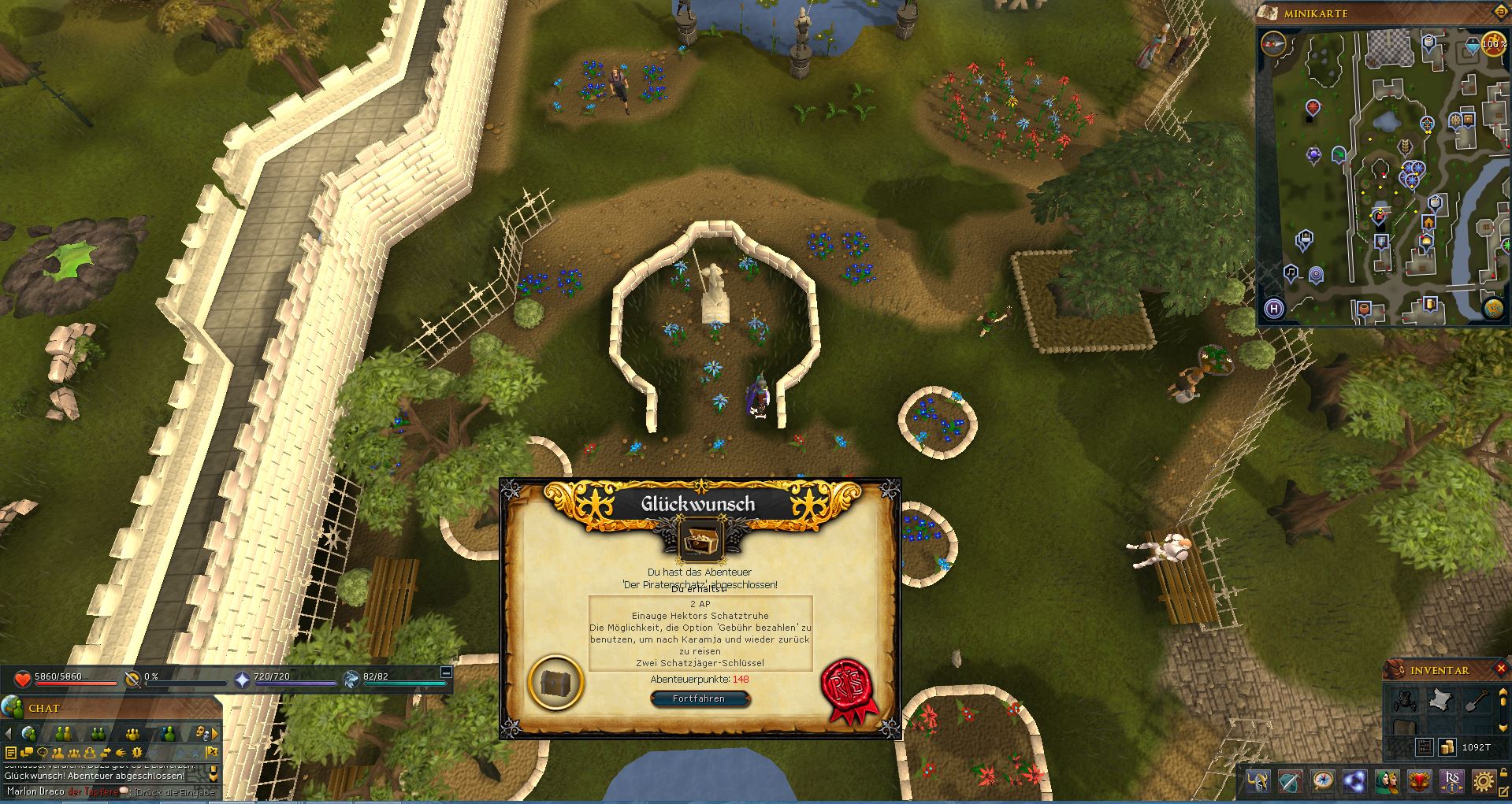The height and width of the screenshot is (804, 1512).
Task: Select the black armour inventory item
Action: click(x=1404, y=700)
